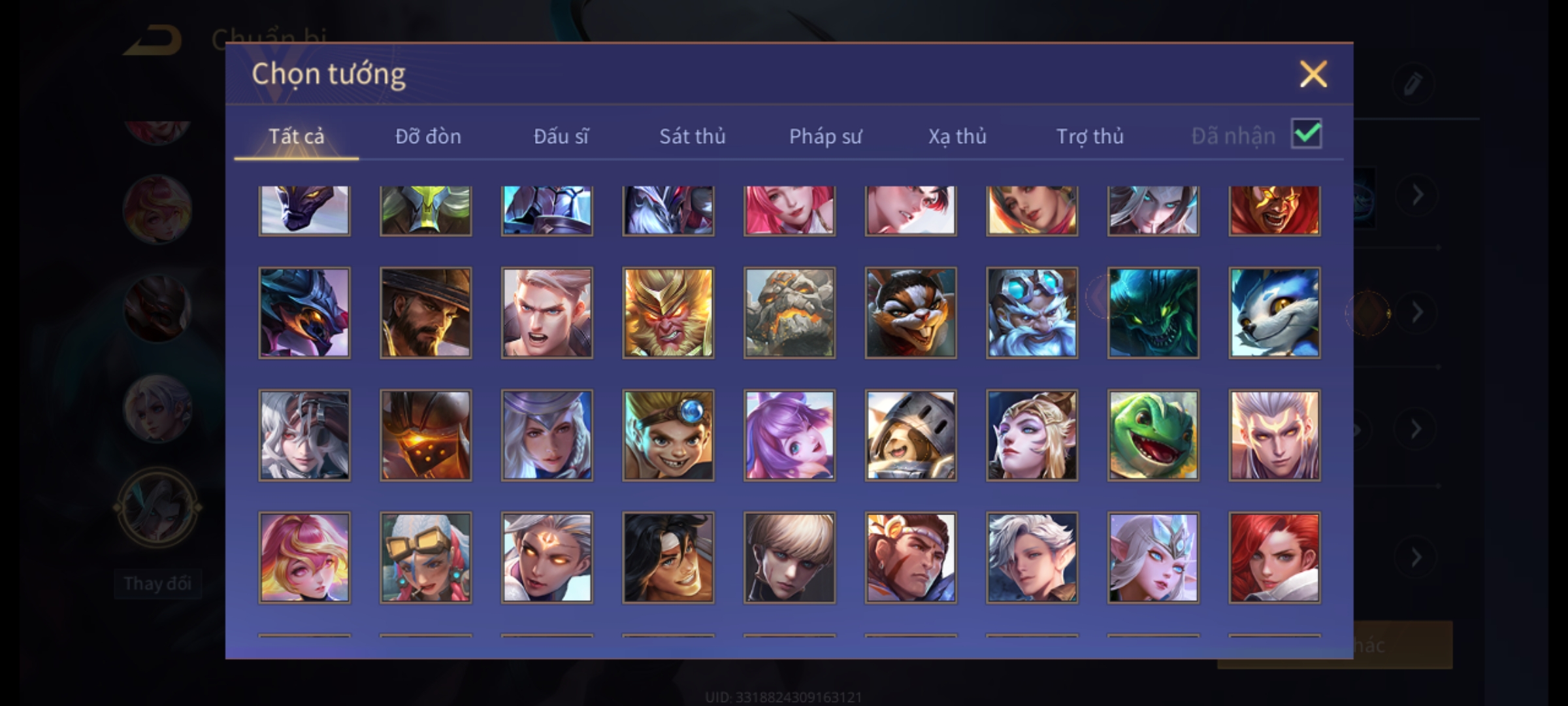Pick the golden monkey king hero portrait
Viewport: 1568px width, 706px height.
(x=668, y=312)
